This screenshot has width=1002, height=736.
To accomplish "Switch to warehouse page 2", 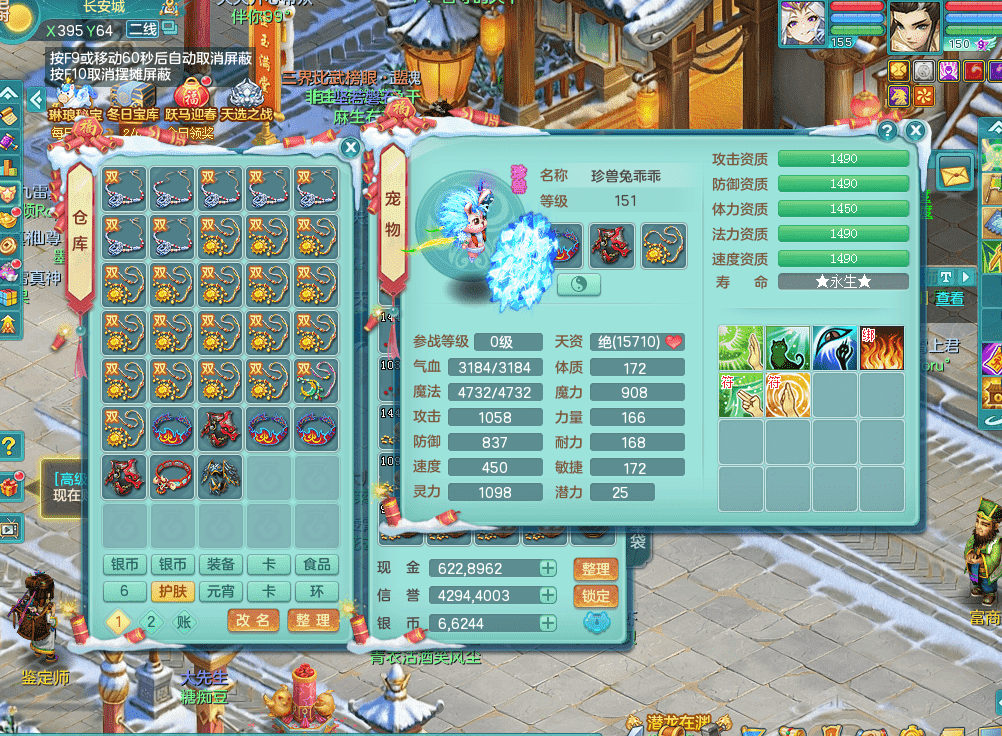I will [151, 621].
